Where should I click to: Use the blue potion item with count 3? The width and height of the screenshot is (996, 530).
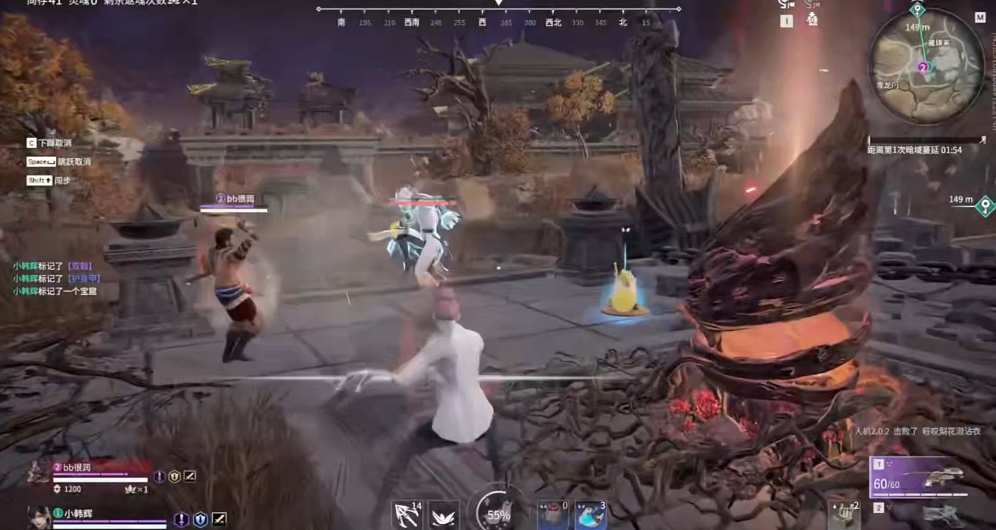(590, 515)
